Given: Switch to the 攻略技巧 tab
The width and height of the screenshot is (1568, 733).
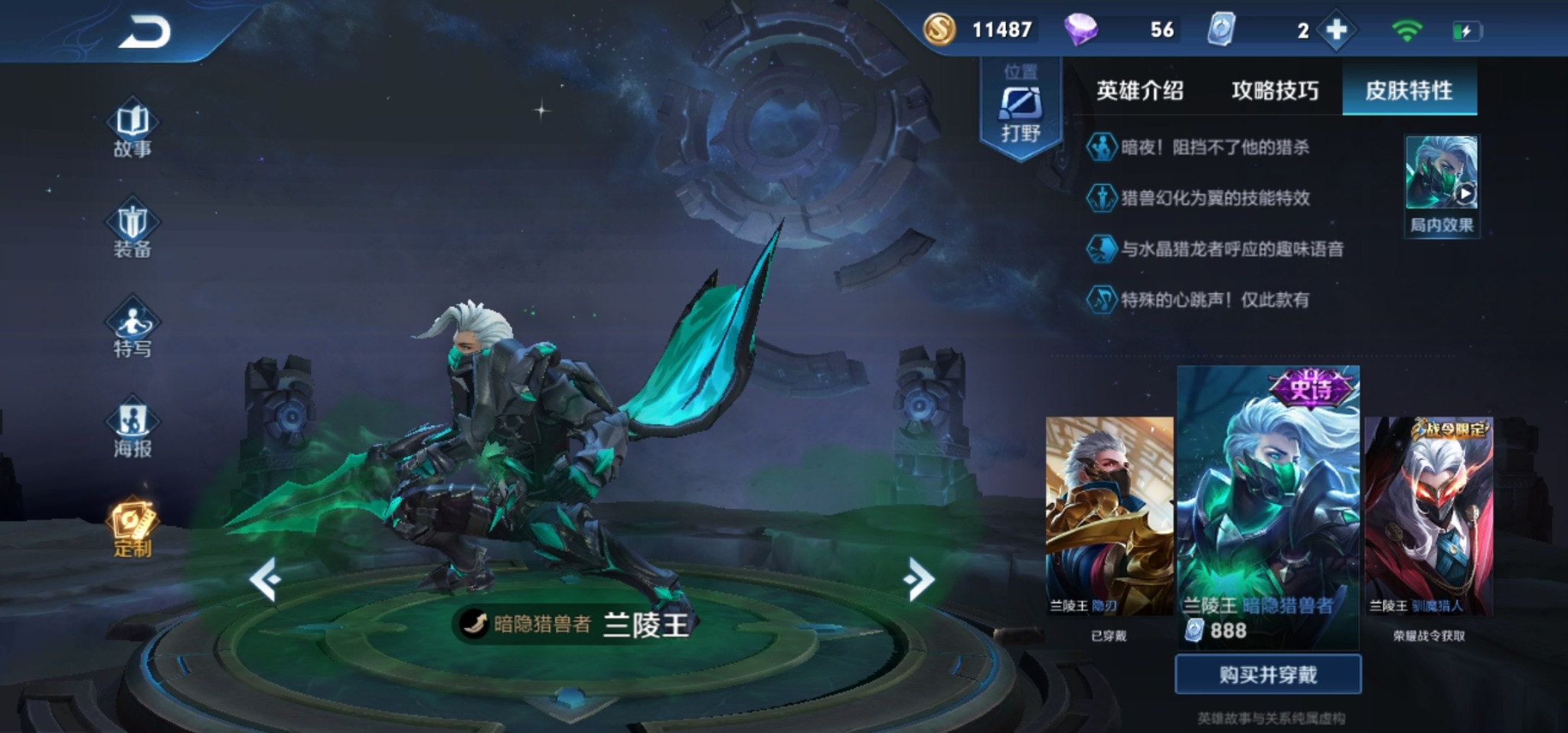Looking at the screenshot, I should click(1275, 90).
